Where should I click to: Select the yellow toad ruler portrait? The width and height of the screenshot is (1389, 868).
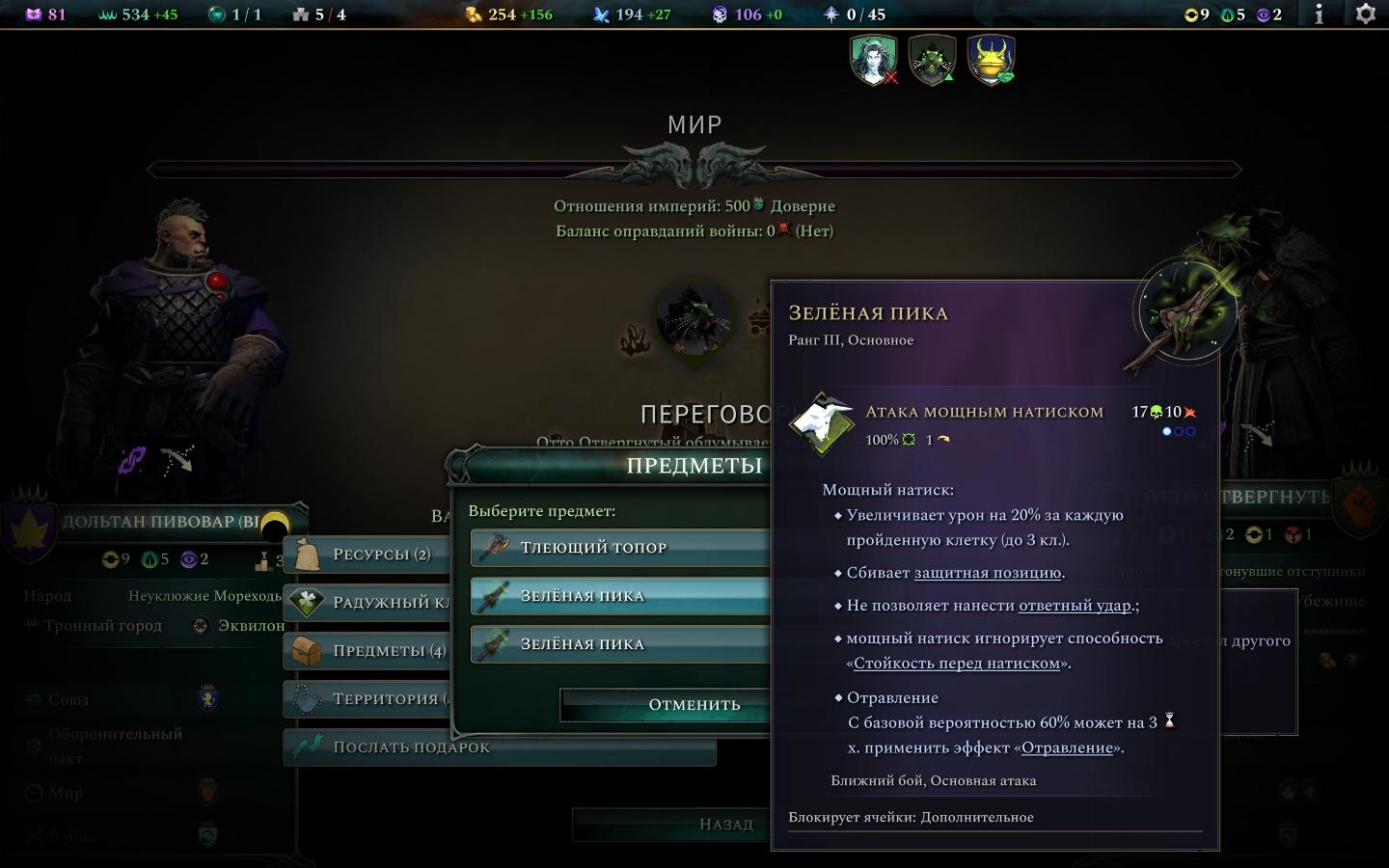[x=991, y=60]
